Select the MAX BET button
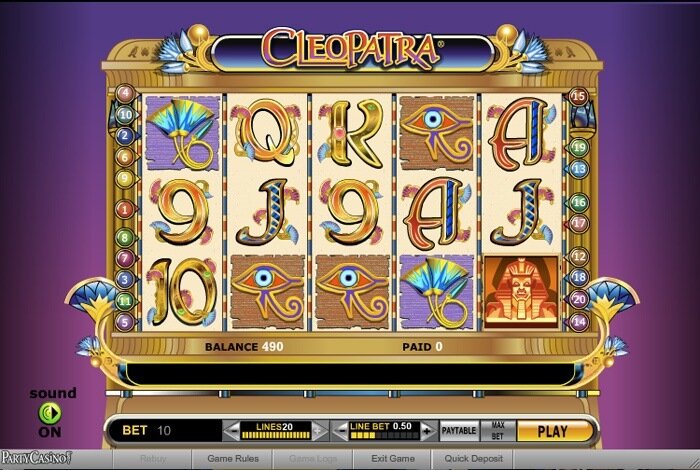 497,431
